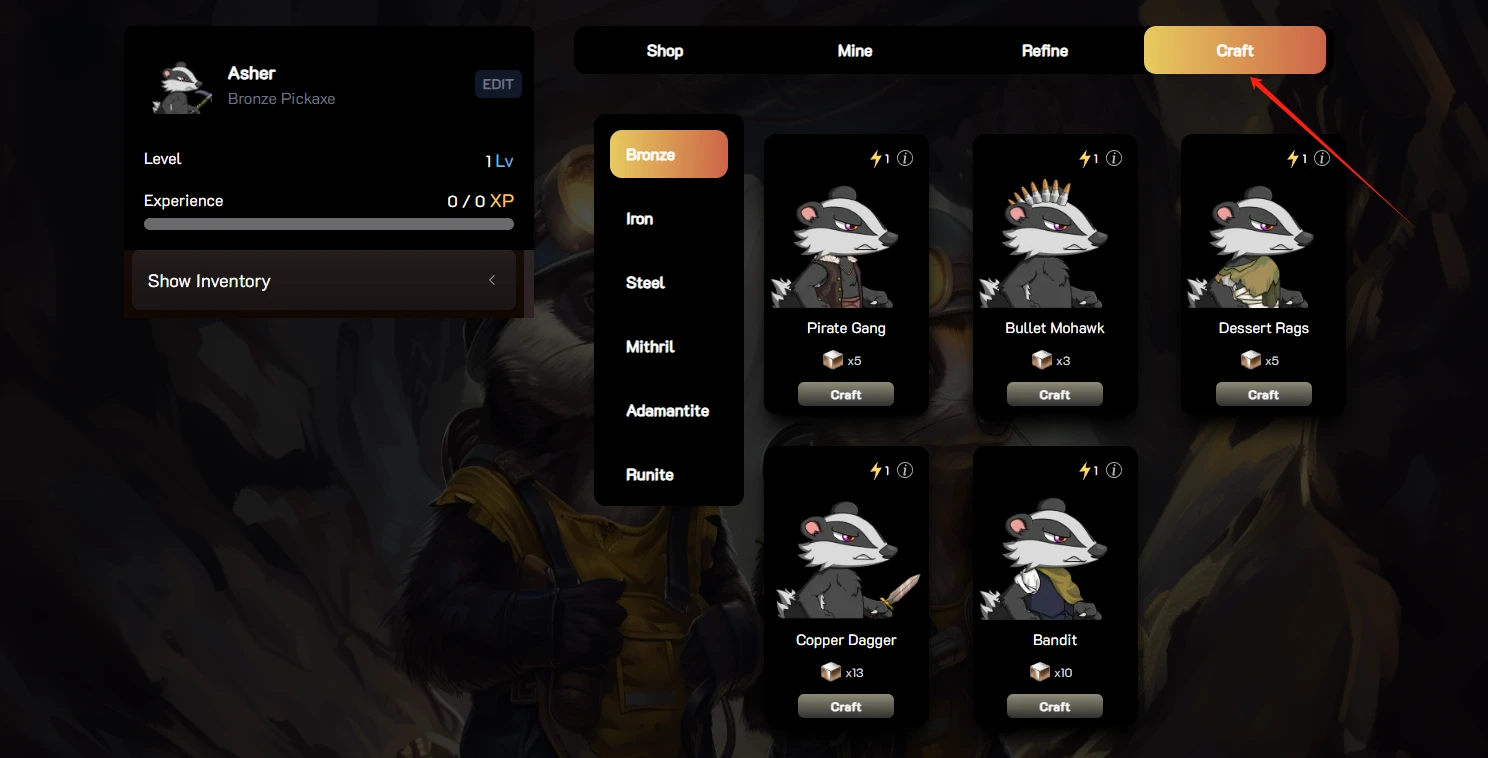This screenshot has height=758, width=1488.
Task: Select the Craft tab
Action: coord(1235,51)
